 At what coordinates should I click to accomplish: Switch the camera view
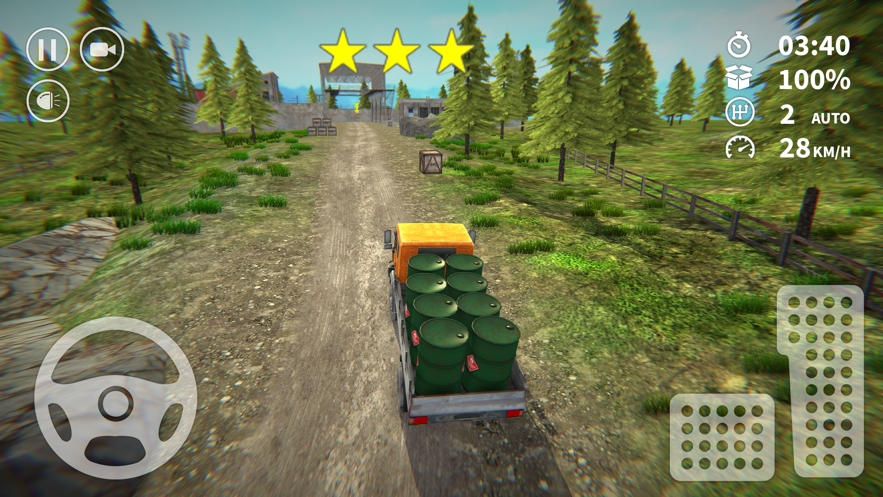102,49
